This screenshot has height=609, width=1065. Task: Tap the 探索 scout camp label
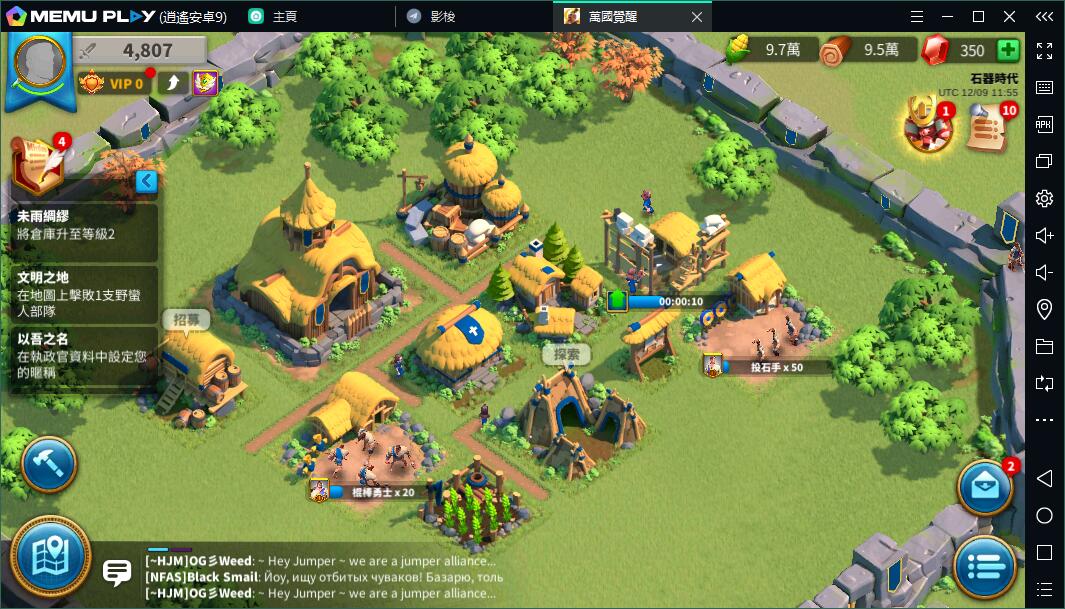[x=566, y=355]
